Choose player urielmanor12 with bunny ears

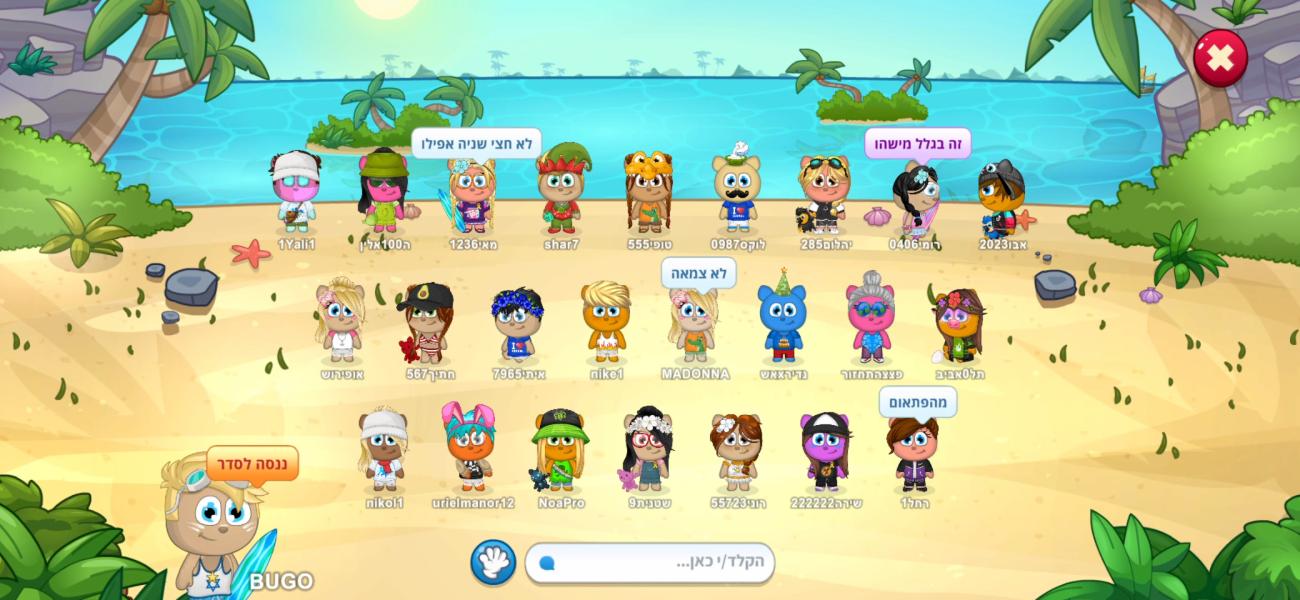pyautogui.click(x=471, y=450)
